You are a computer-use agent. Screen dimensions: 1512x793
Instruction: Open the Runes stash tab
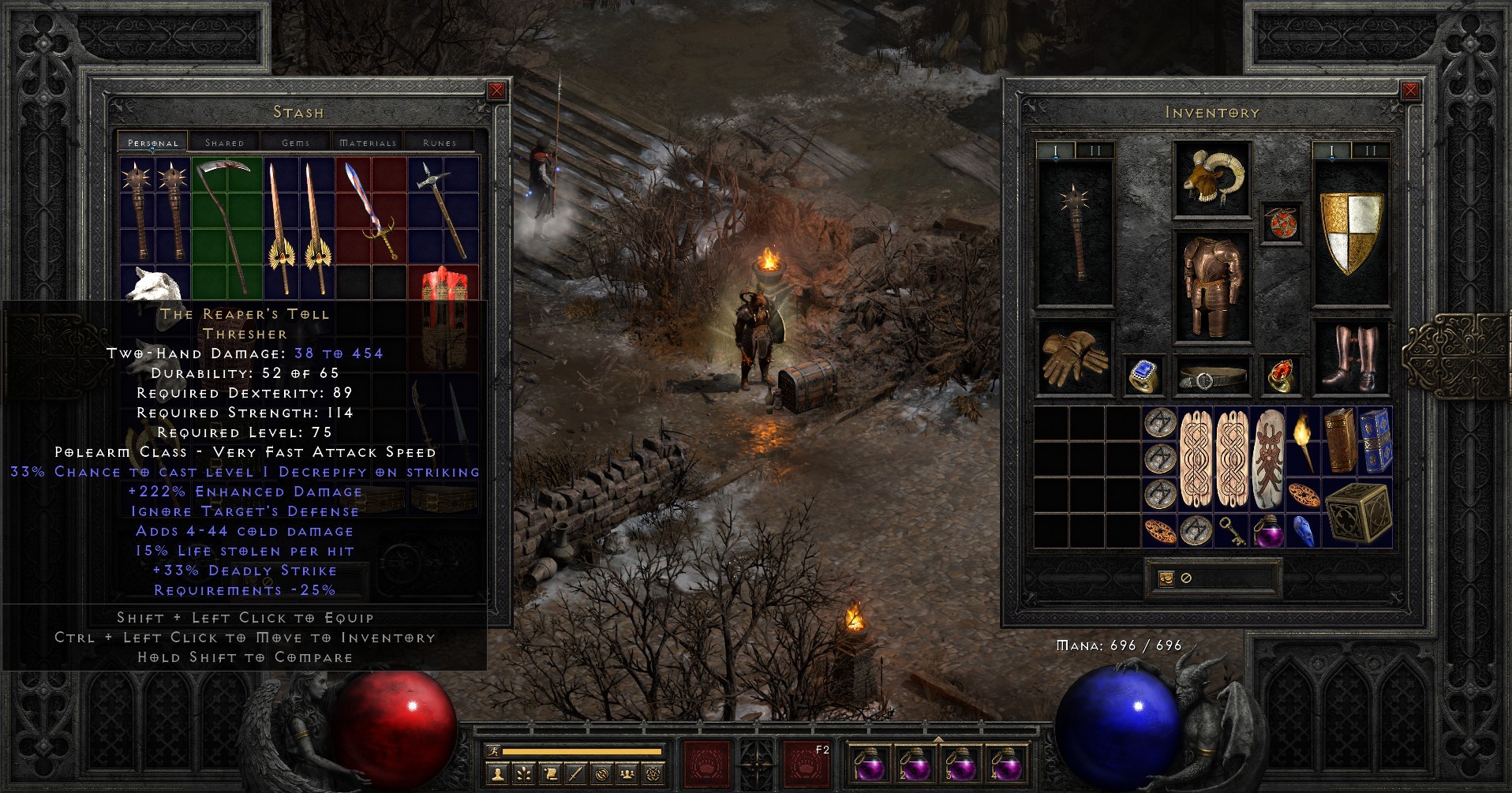(439, 143)
